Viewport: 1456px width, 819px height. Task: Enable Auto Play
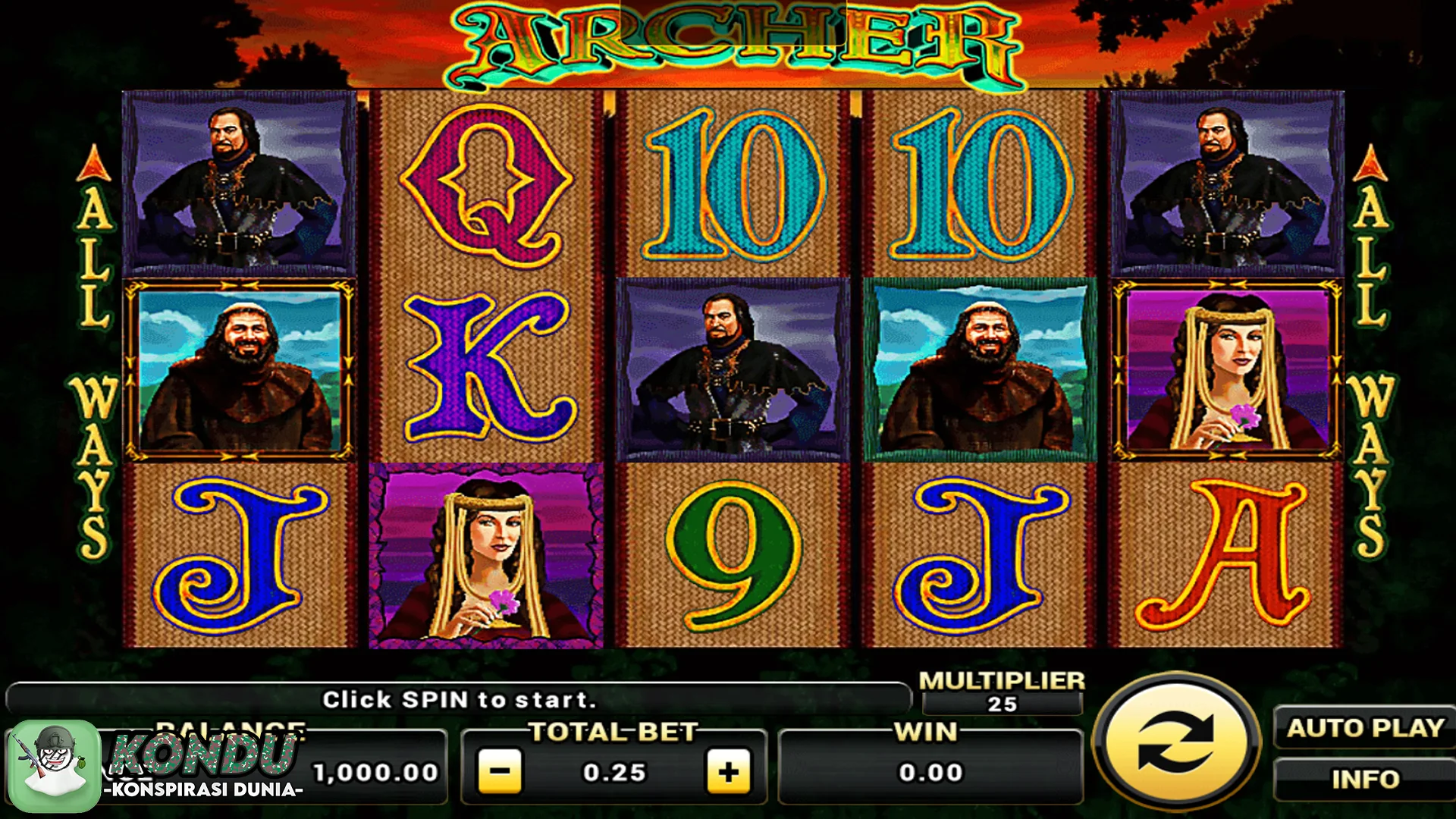(1365, 729)
